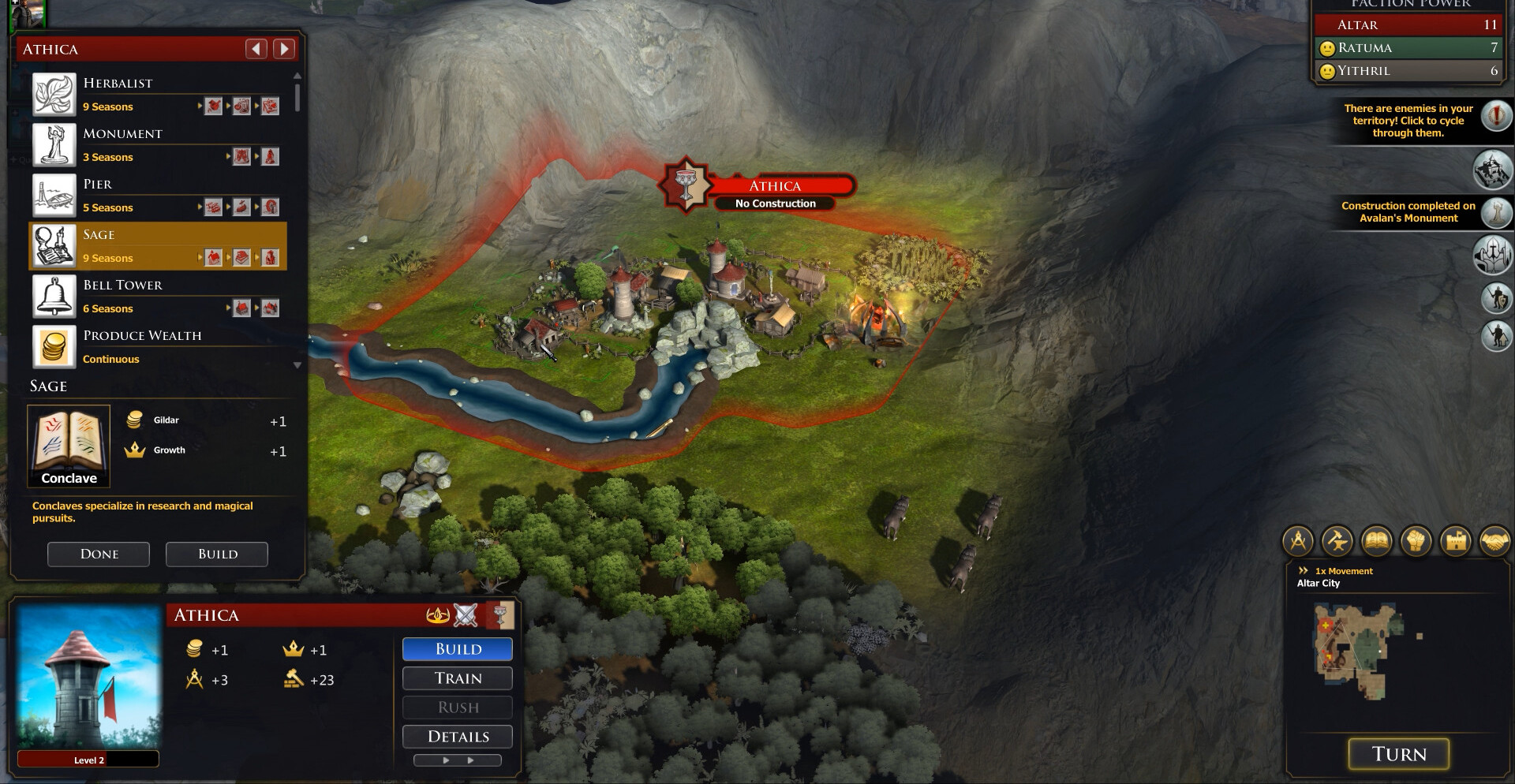Open the Train units menu

(458, 678)
